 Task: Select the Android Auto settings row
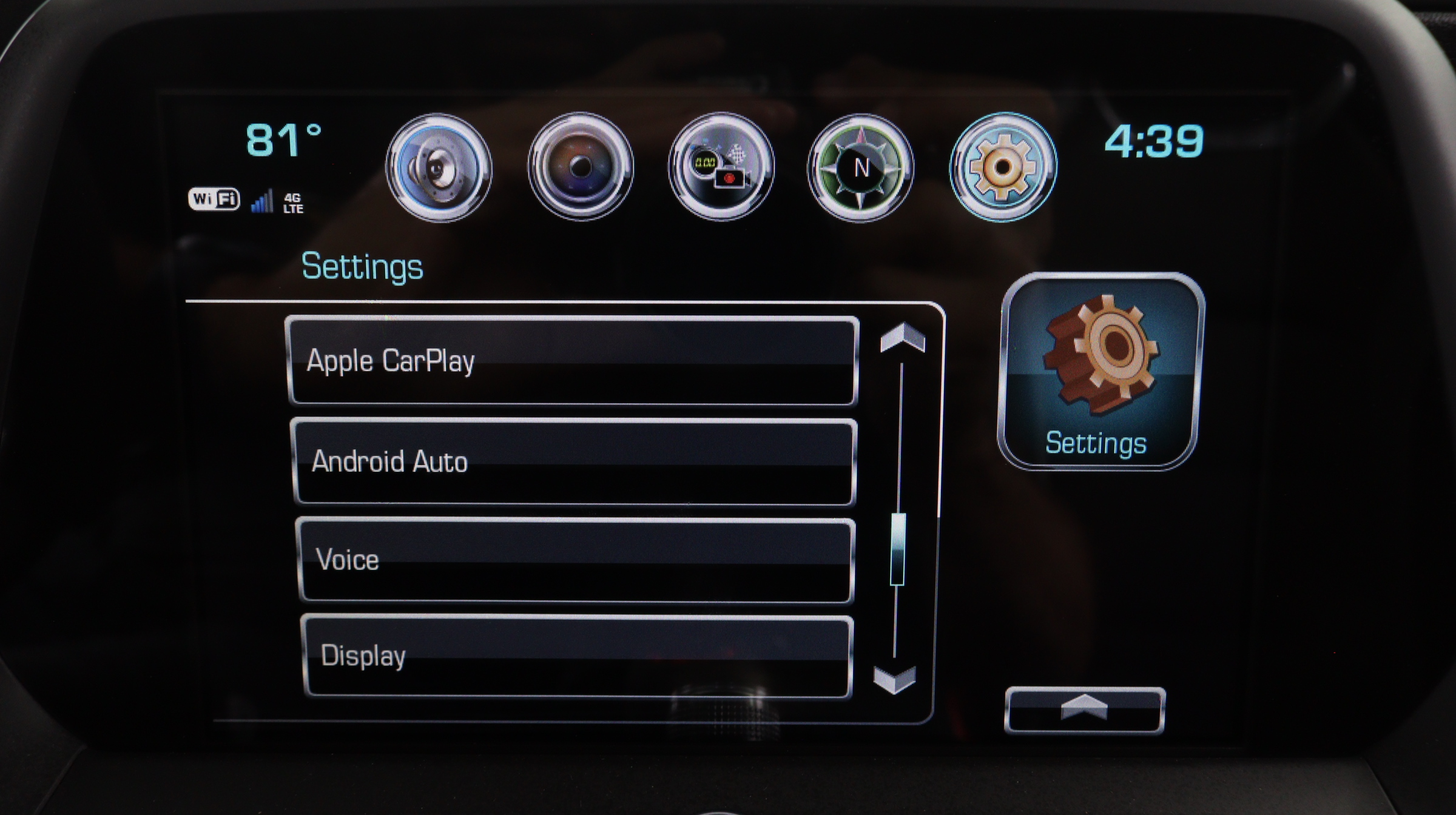pos(574,461)
